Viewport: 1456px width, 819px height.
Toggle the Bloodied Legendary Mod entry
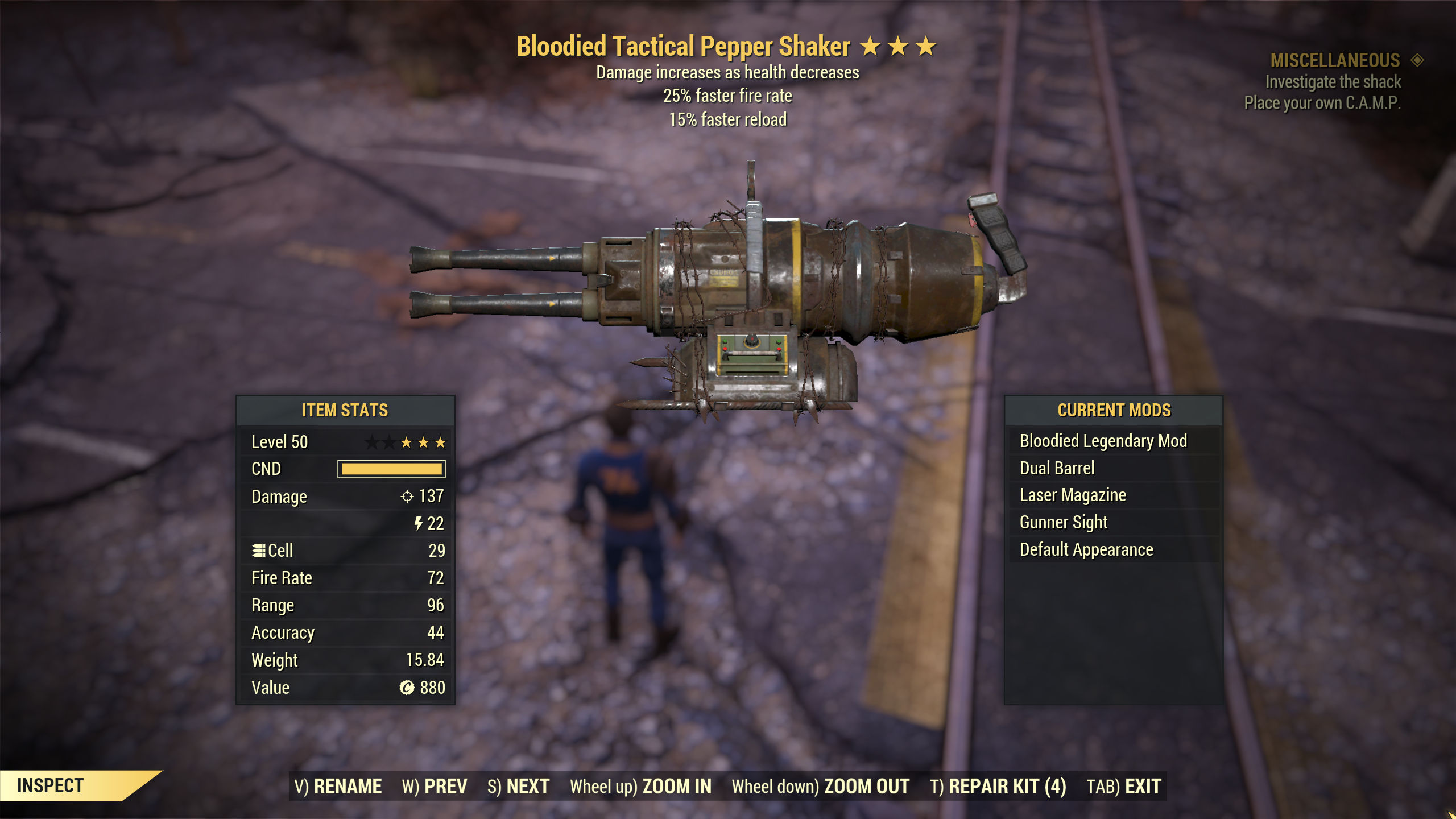tap(1105, 440)
